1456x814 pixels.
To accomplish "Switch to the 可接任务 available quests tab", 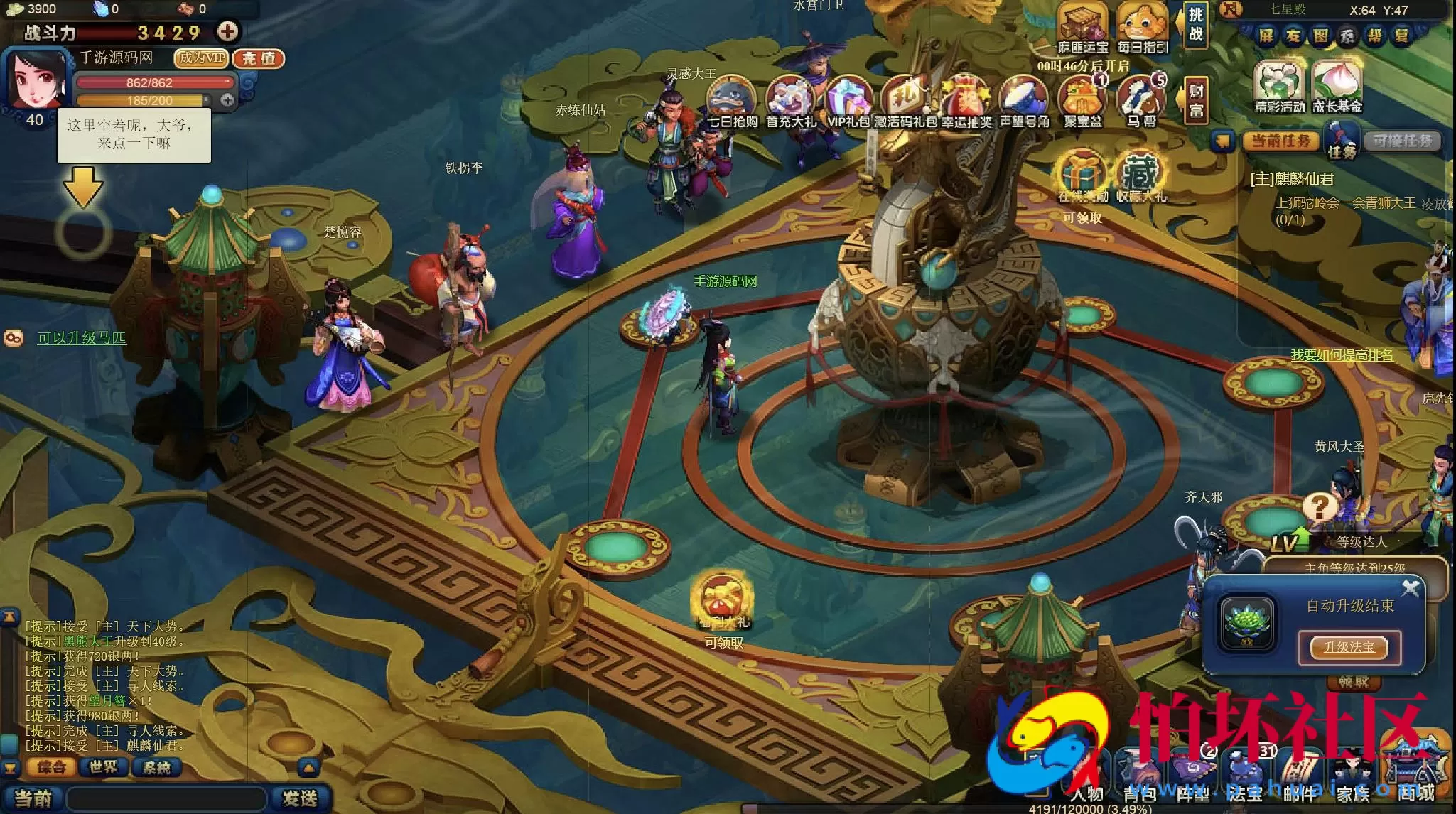I will tap(1402, 141).
